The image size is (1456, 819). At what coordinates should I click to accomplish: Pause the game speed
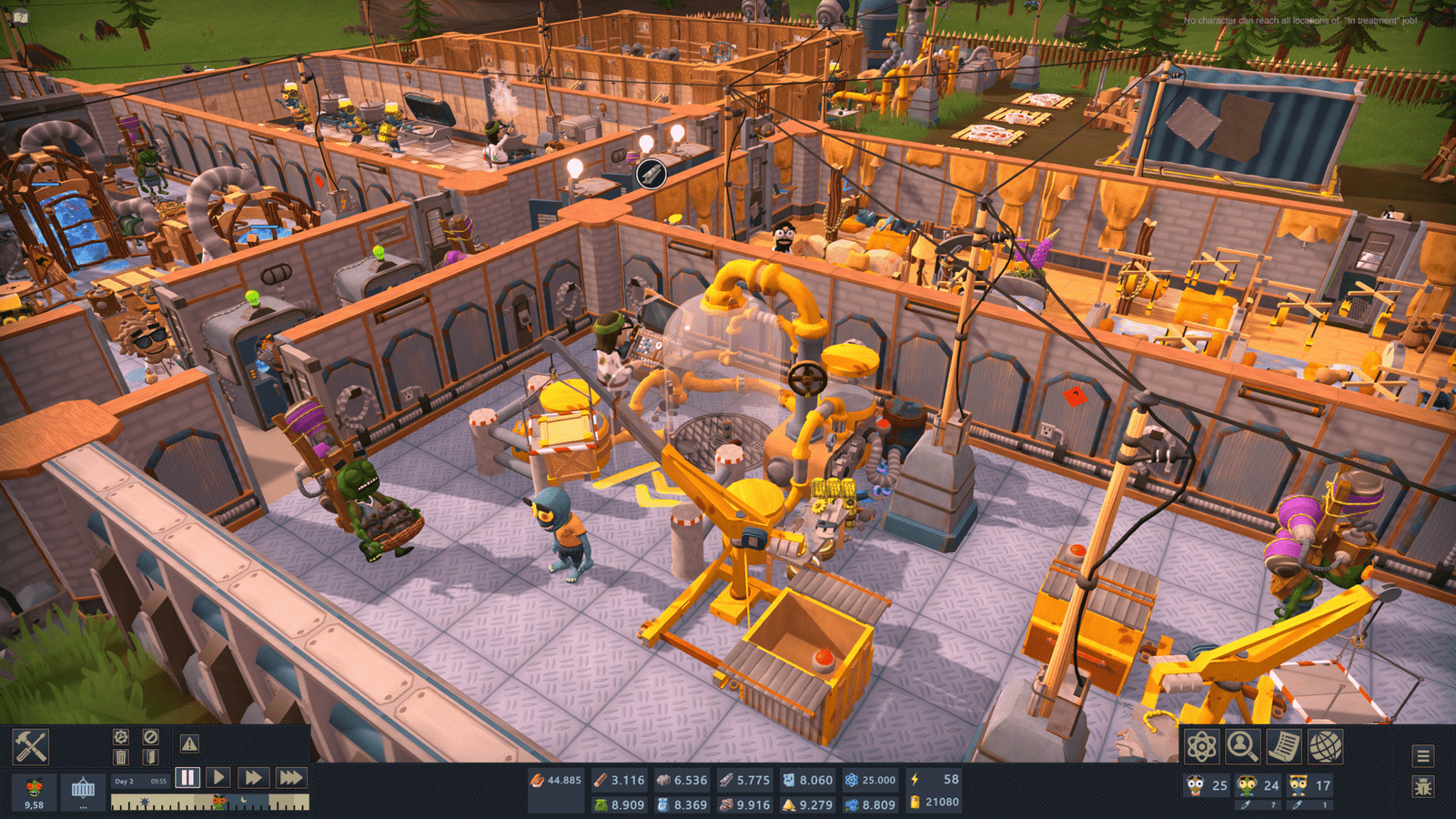coord(187,777)
